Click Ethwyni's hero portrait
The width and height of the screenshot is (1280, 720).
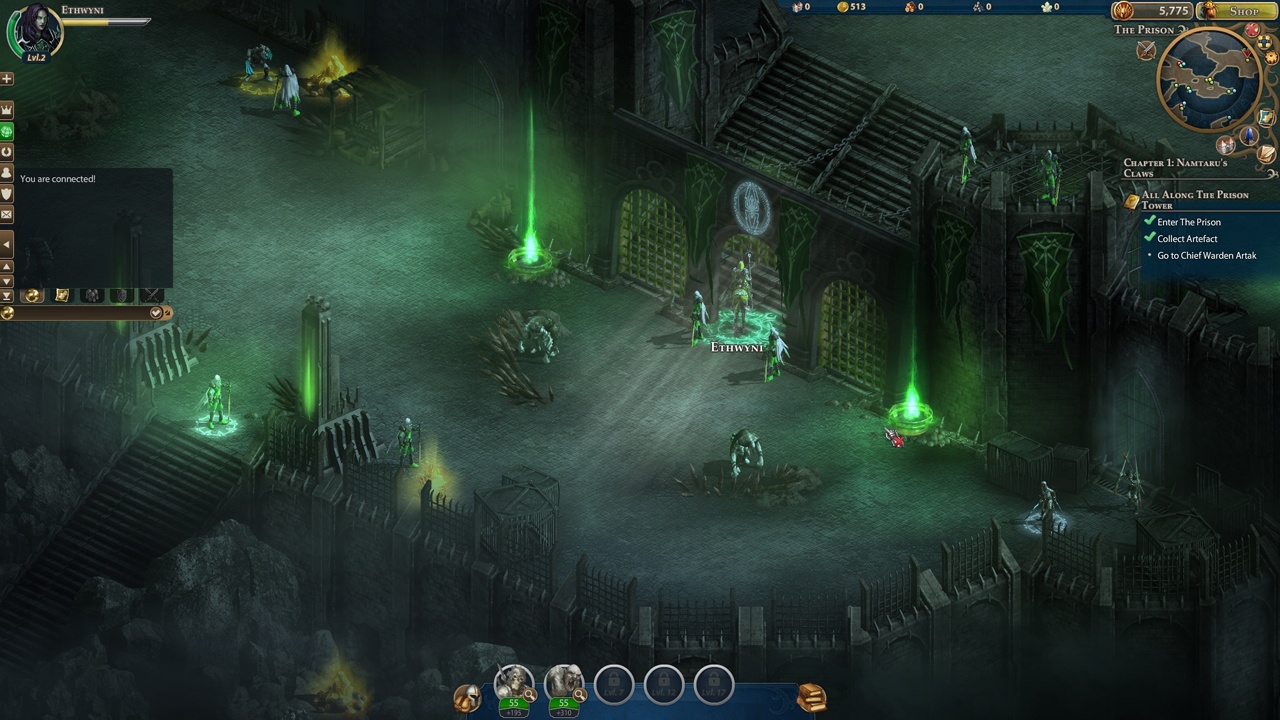pyautogui.click(x=35, y=31)
